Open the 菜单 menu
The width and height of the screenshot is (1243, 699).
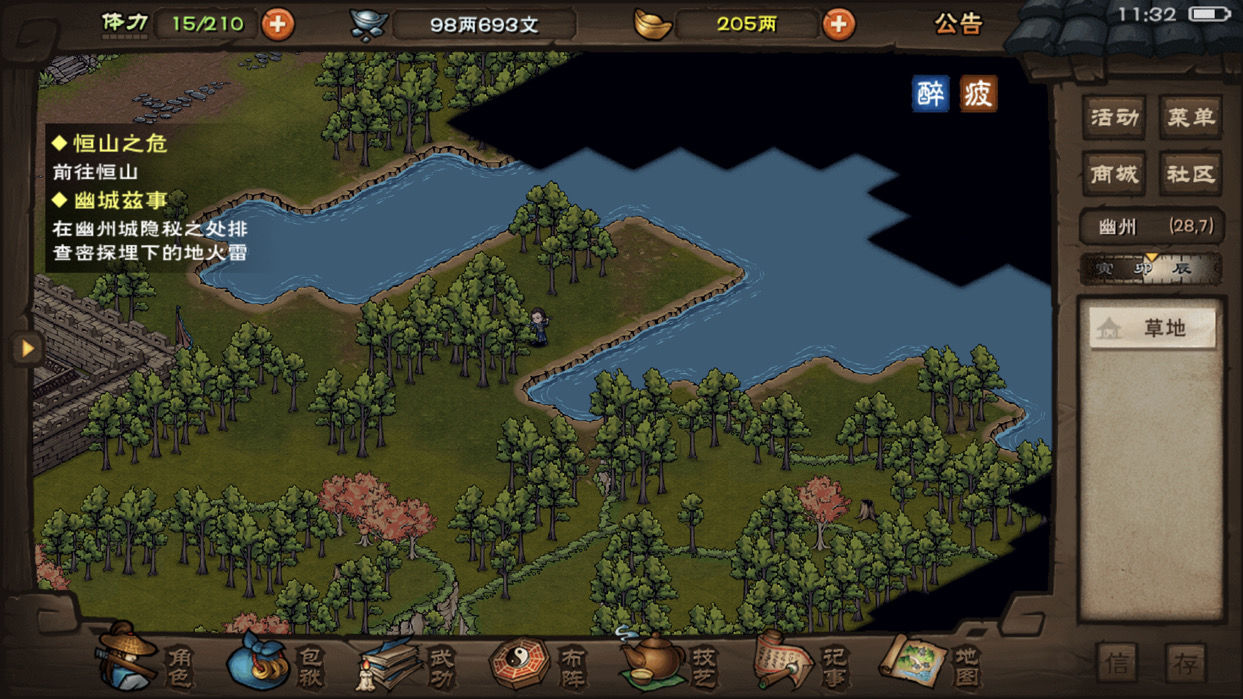click(x=1190, y=118)
